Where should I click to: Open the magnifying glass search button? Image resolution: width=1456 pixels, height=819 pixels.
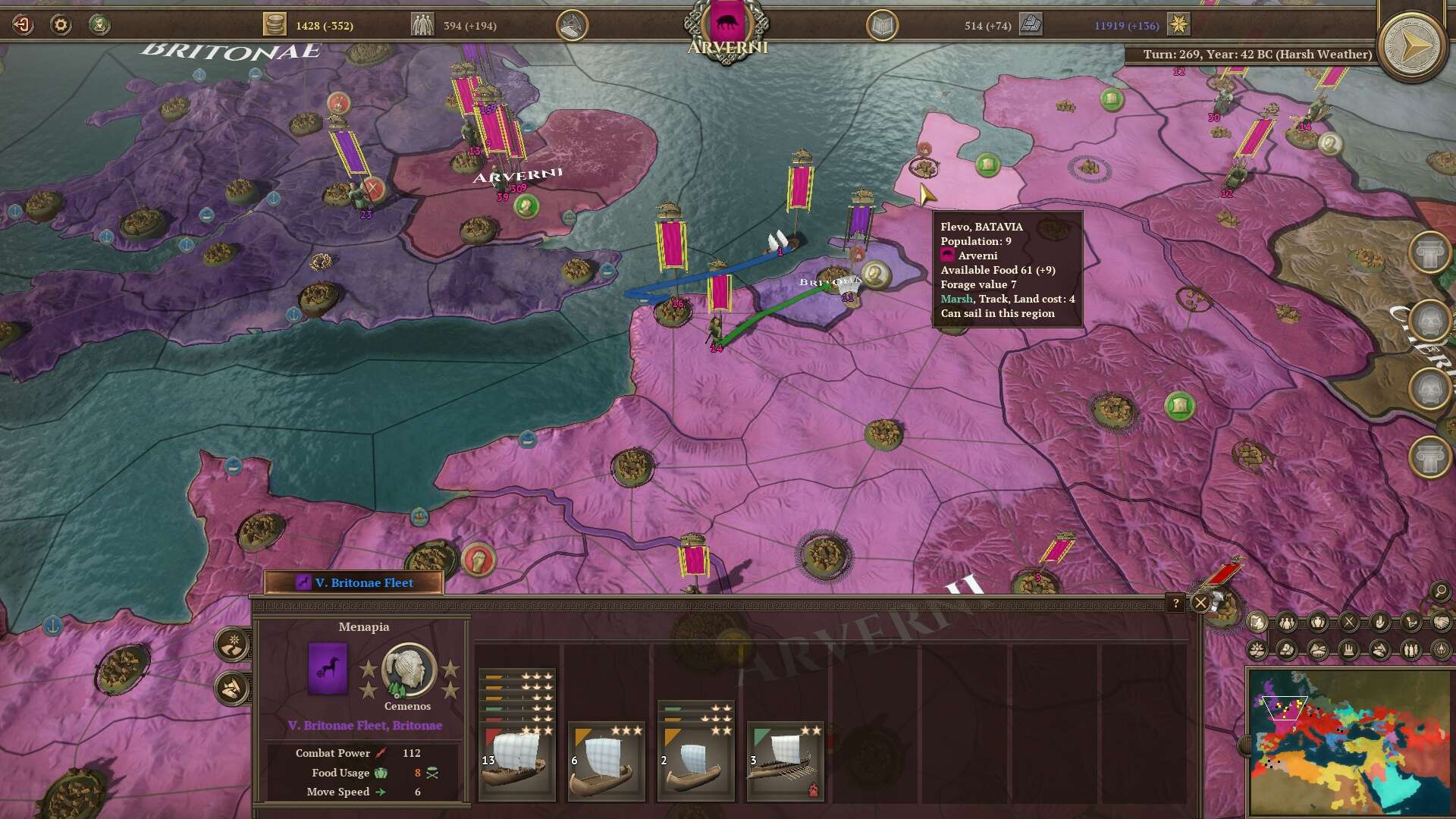click(x=1439, y=591)
